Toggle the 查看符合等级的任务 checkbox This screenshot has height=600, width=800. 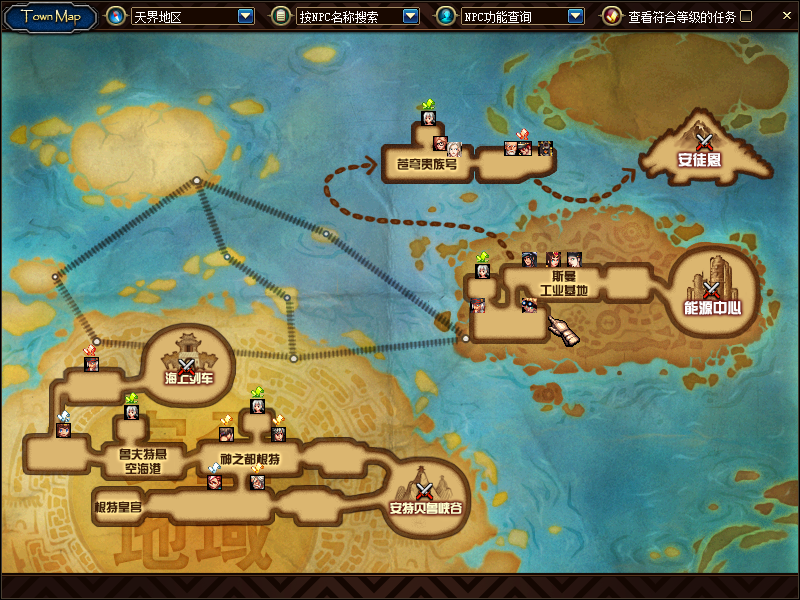746,17
